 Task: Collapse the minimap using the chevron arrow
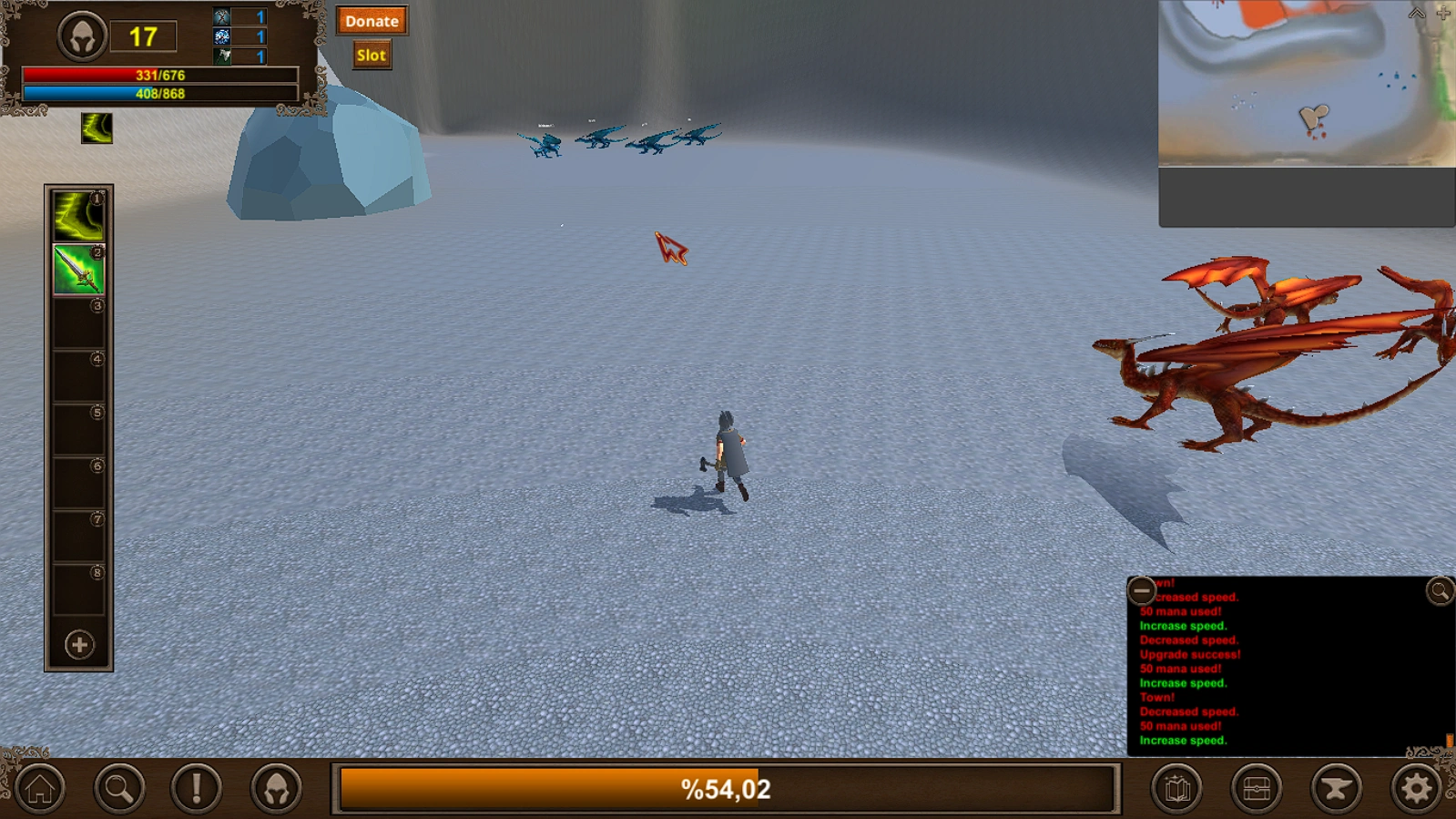(1417, 13)
